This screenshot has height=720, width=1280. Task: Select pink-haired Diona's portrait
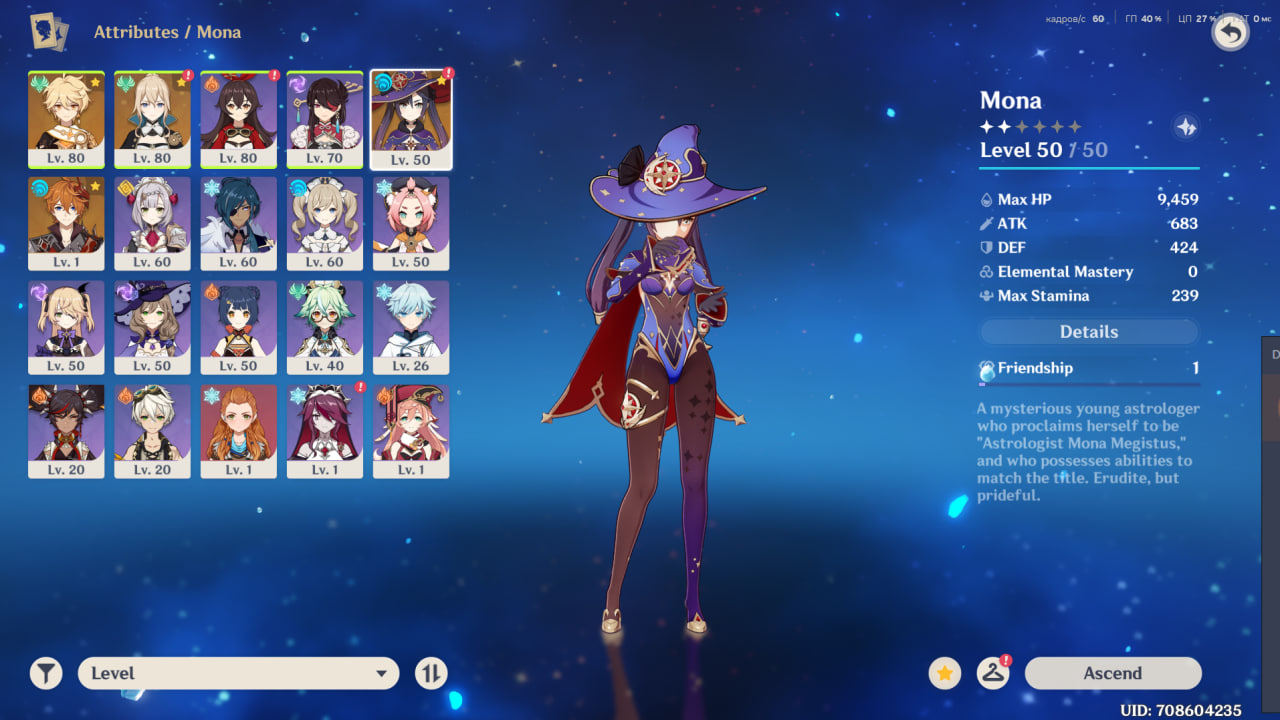410,222
